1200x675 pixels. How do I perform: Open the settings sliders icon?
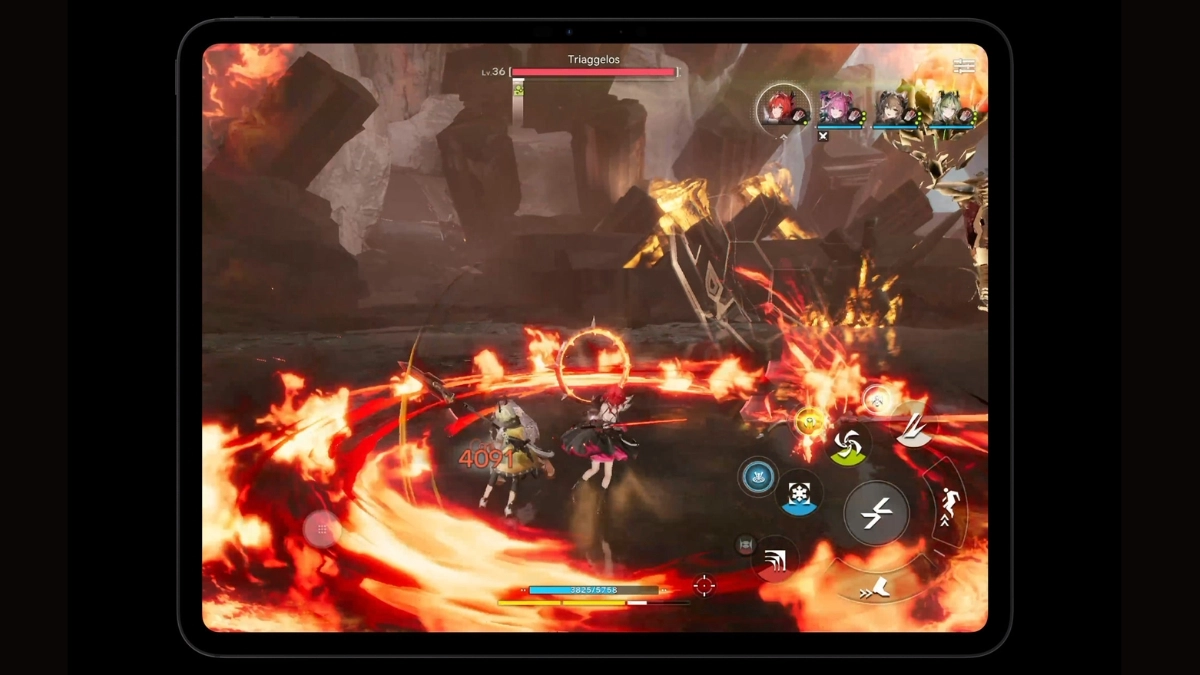tap(964, 66)
